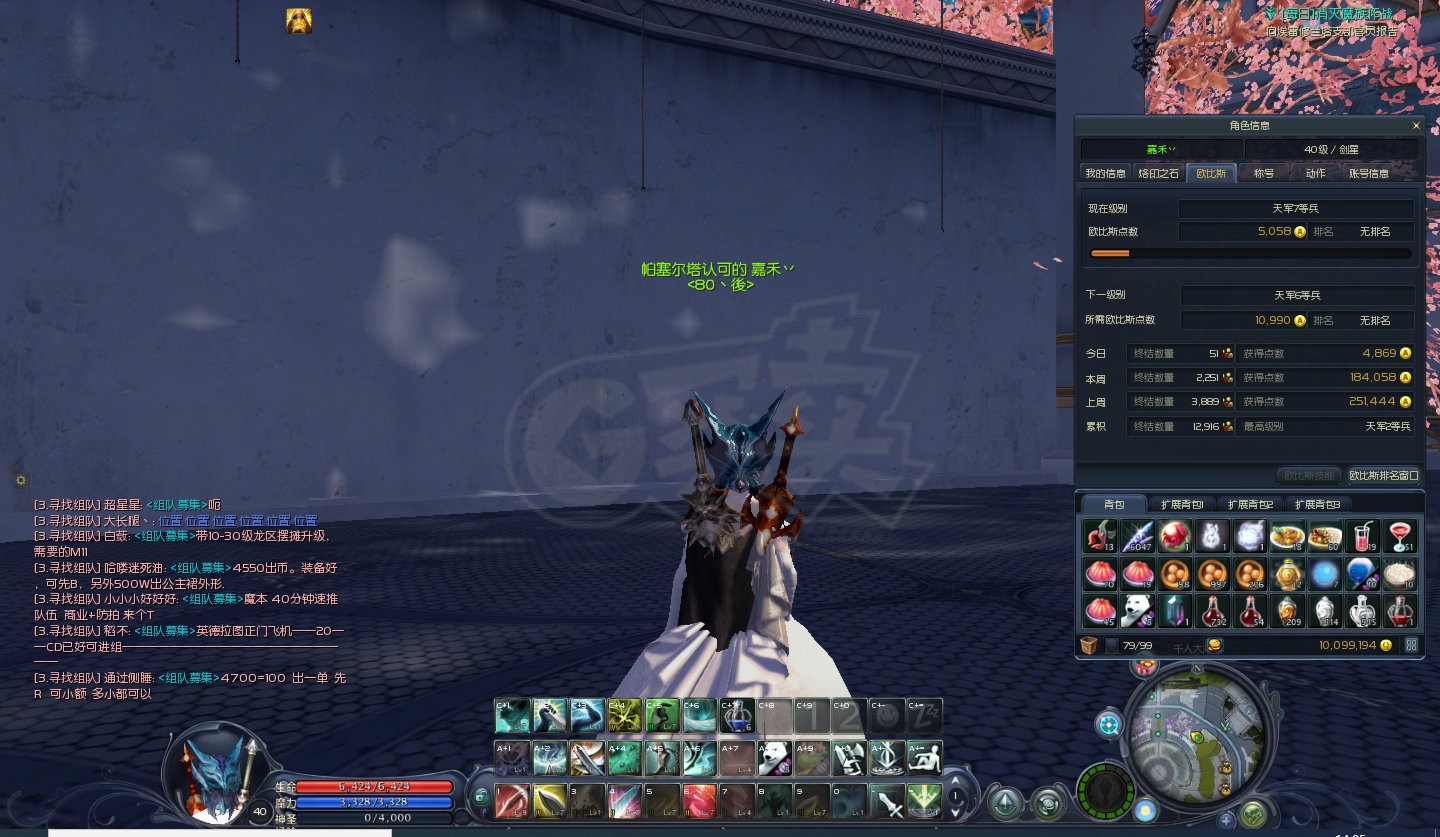Switch to the 扩展背包1 bag tab
This screenshot has height=837, width=1440.
[x=1181, y=504]
